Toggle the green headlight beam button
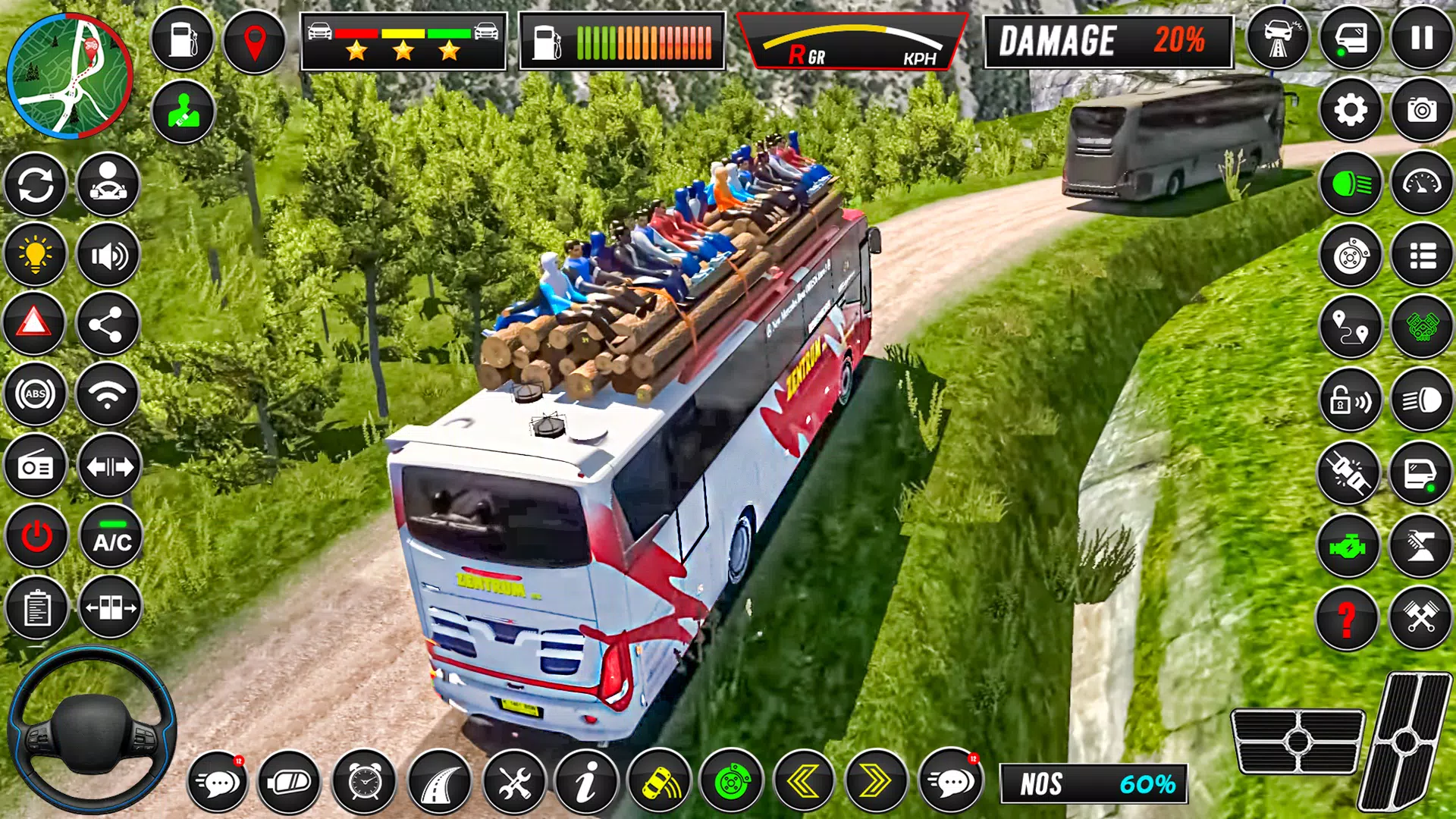Viewport: 1456px width, 819px height. click(1351, 184)
